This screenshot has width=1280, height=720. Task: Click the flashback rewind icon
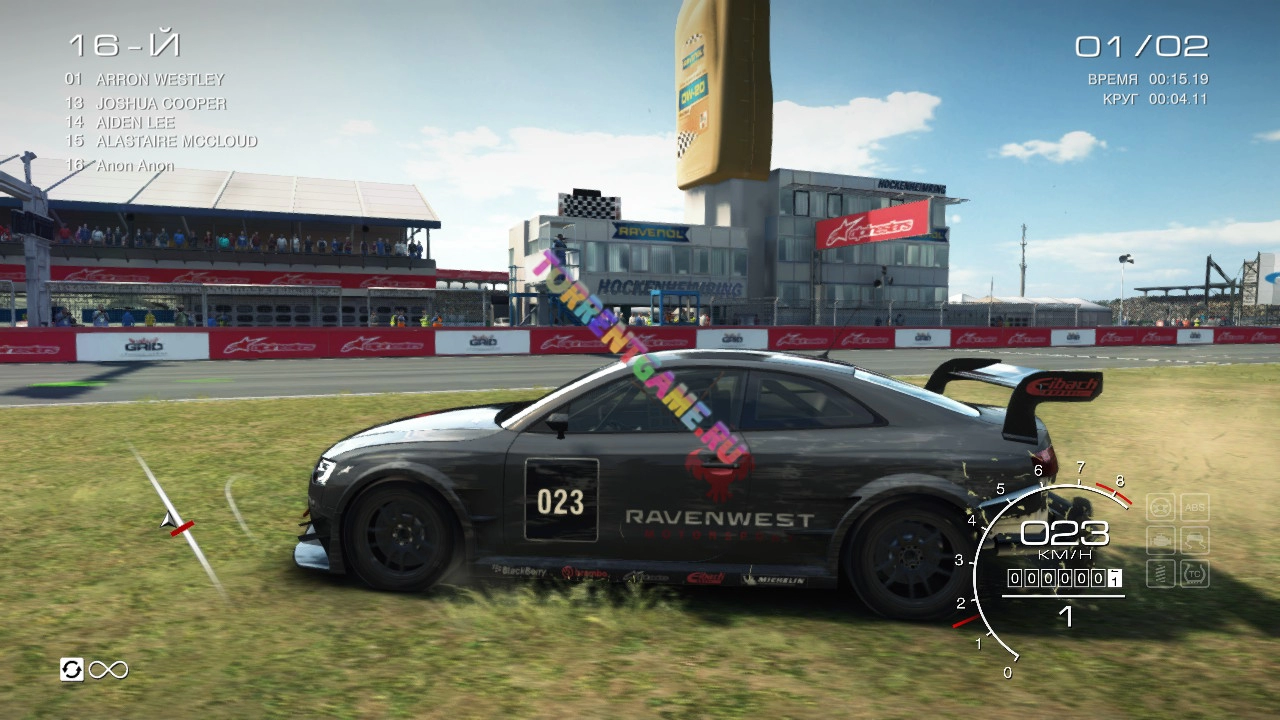(x=71, y=669)
